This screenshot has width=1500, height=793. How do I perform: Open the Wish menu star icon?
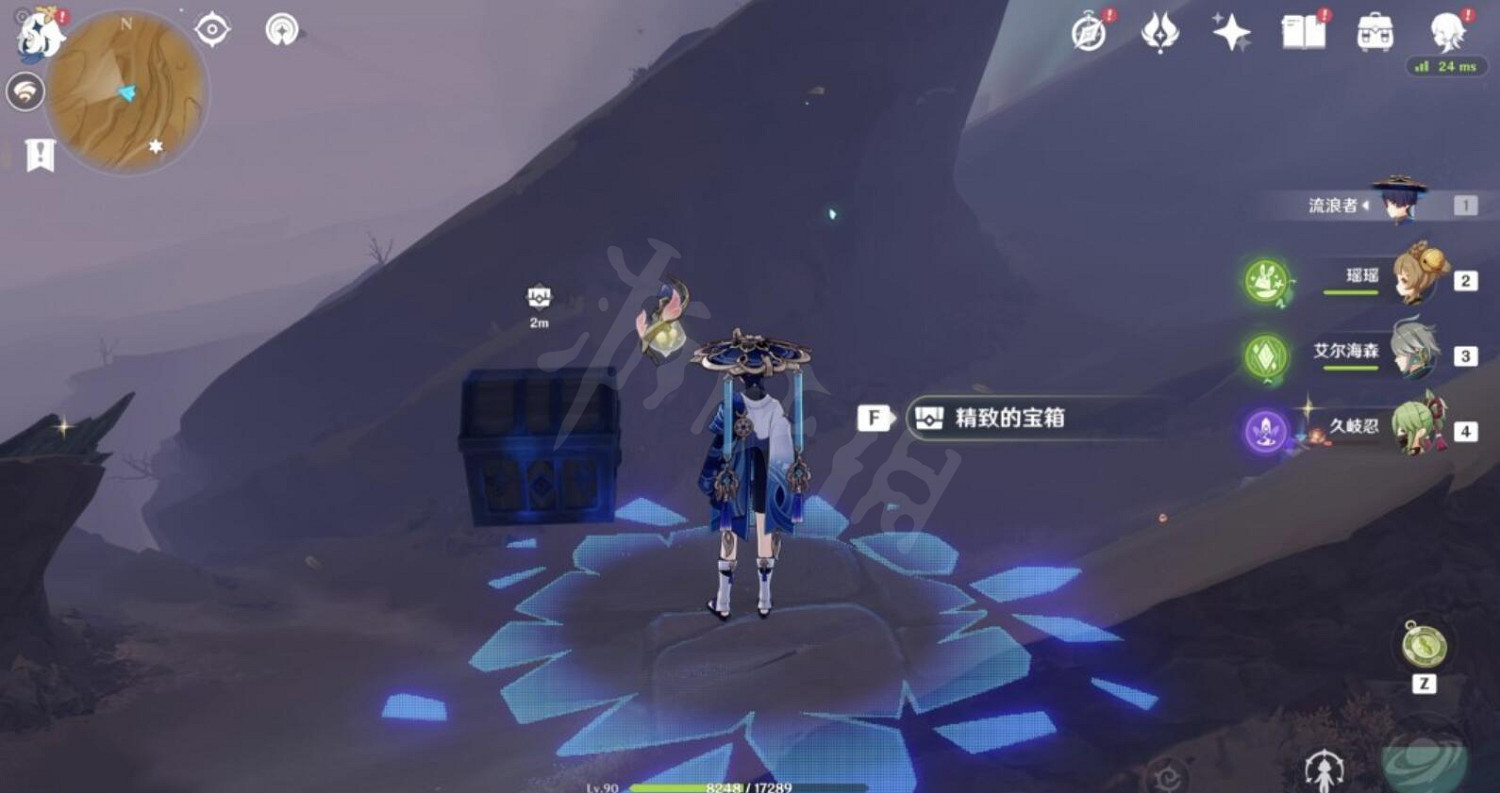(1232, 32)
